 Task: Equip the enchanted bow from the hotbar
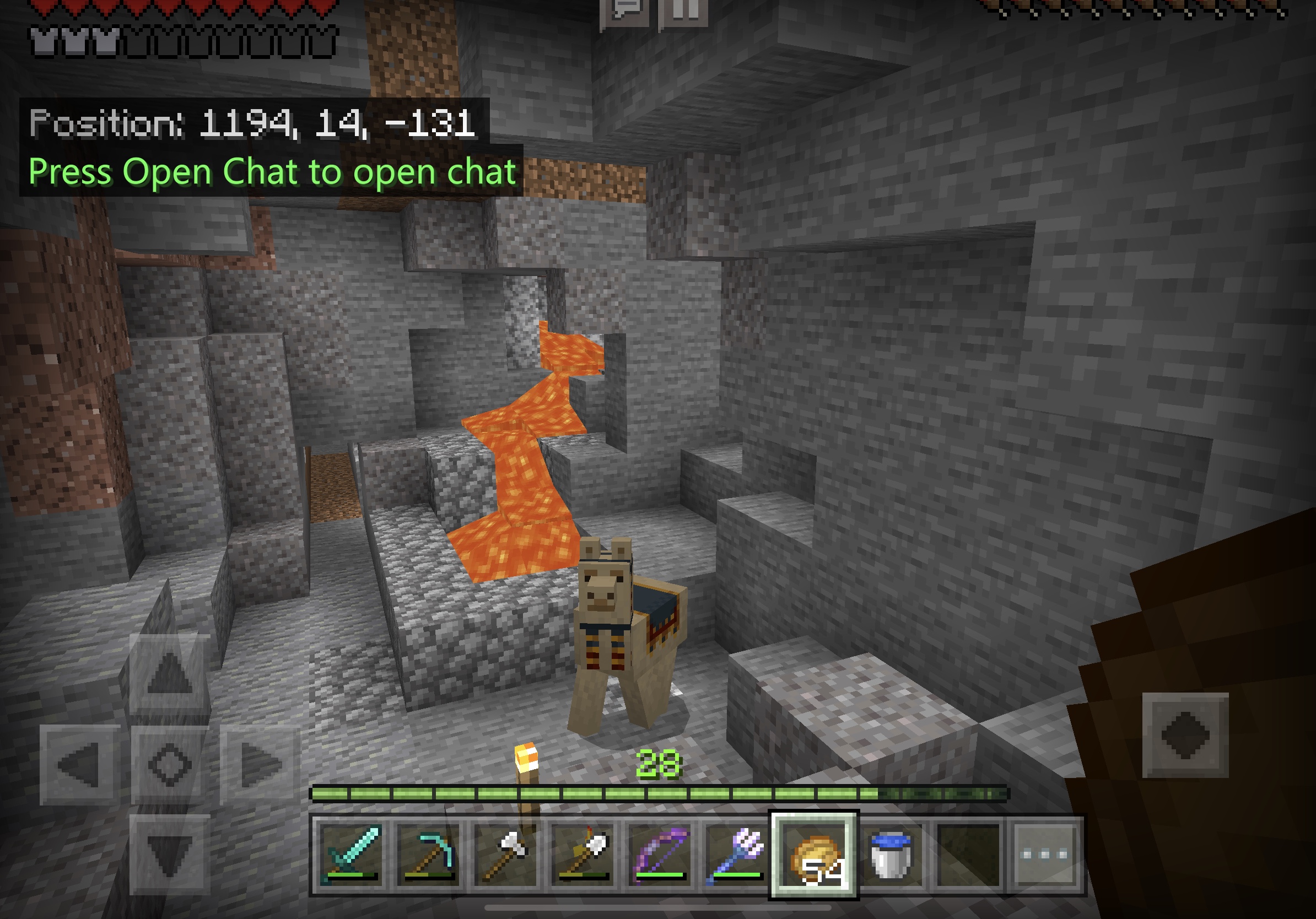(x=660, y=854)
